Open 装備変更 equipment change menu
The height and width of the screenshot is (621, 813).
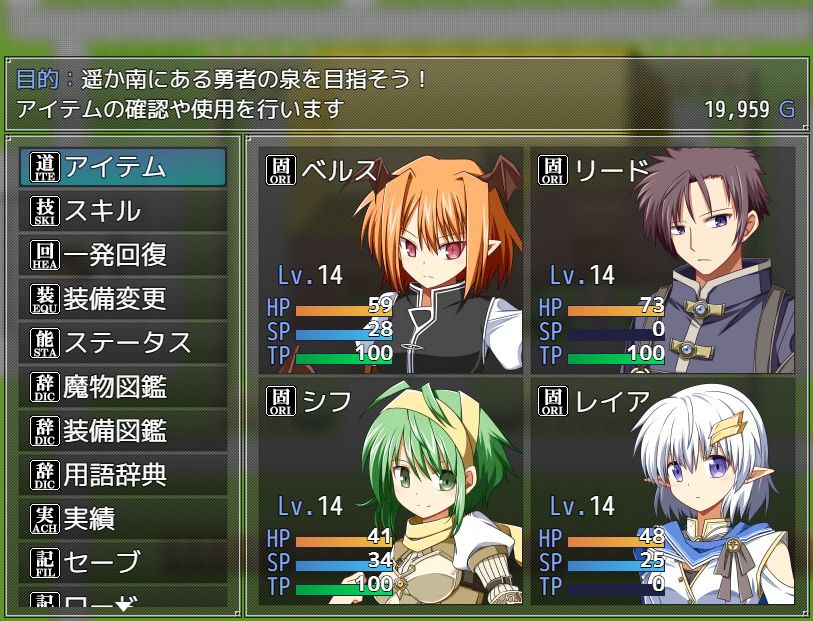pos(123,299)
